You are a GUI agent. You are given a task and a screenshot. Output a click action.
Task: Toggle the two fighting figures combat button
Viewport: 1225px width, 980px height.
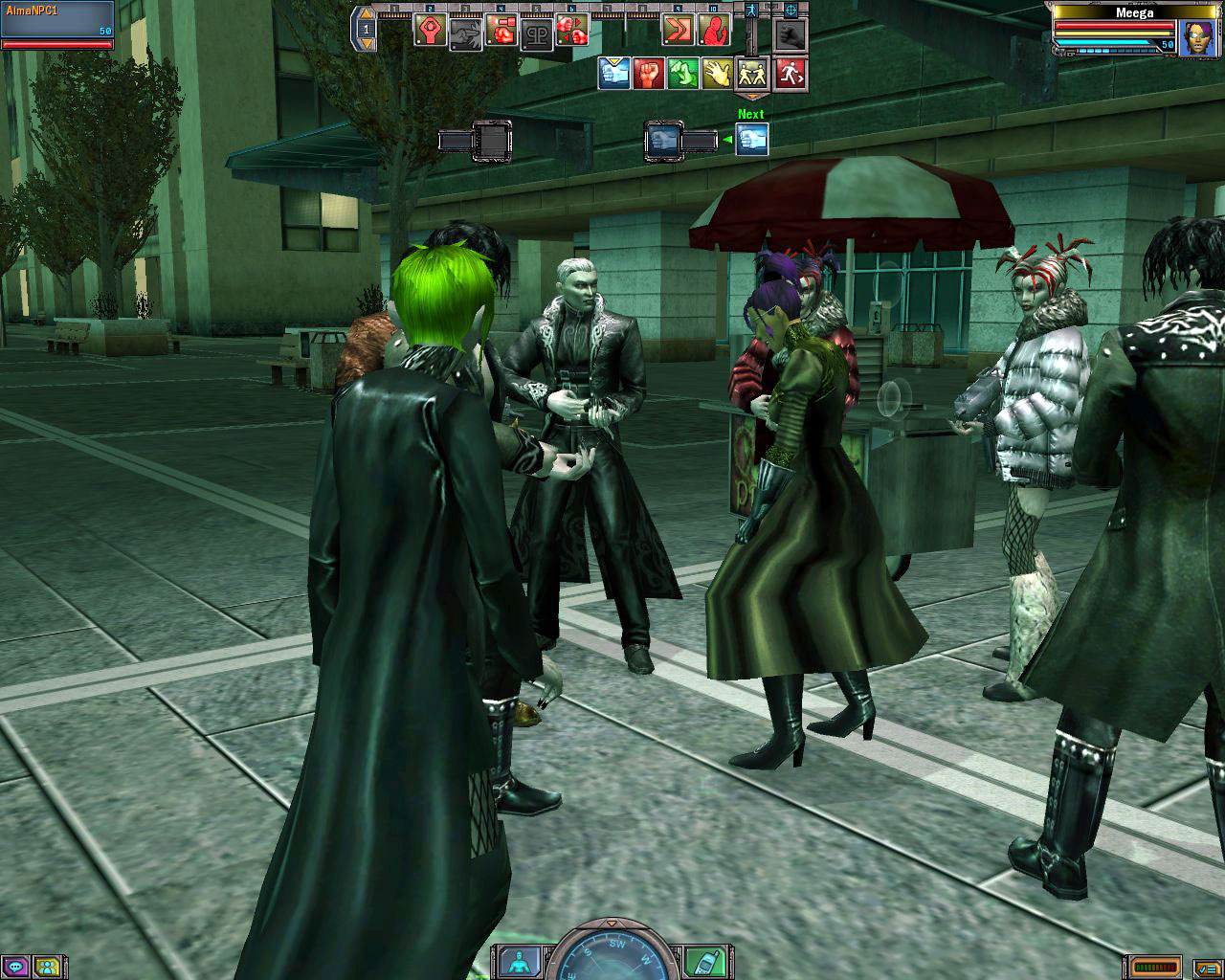click(x=751, y=74)
